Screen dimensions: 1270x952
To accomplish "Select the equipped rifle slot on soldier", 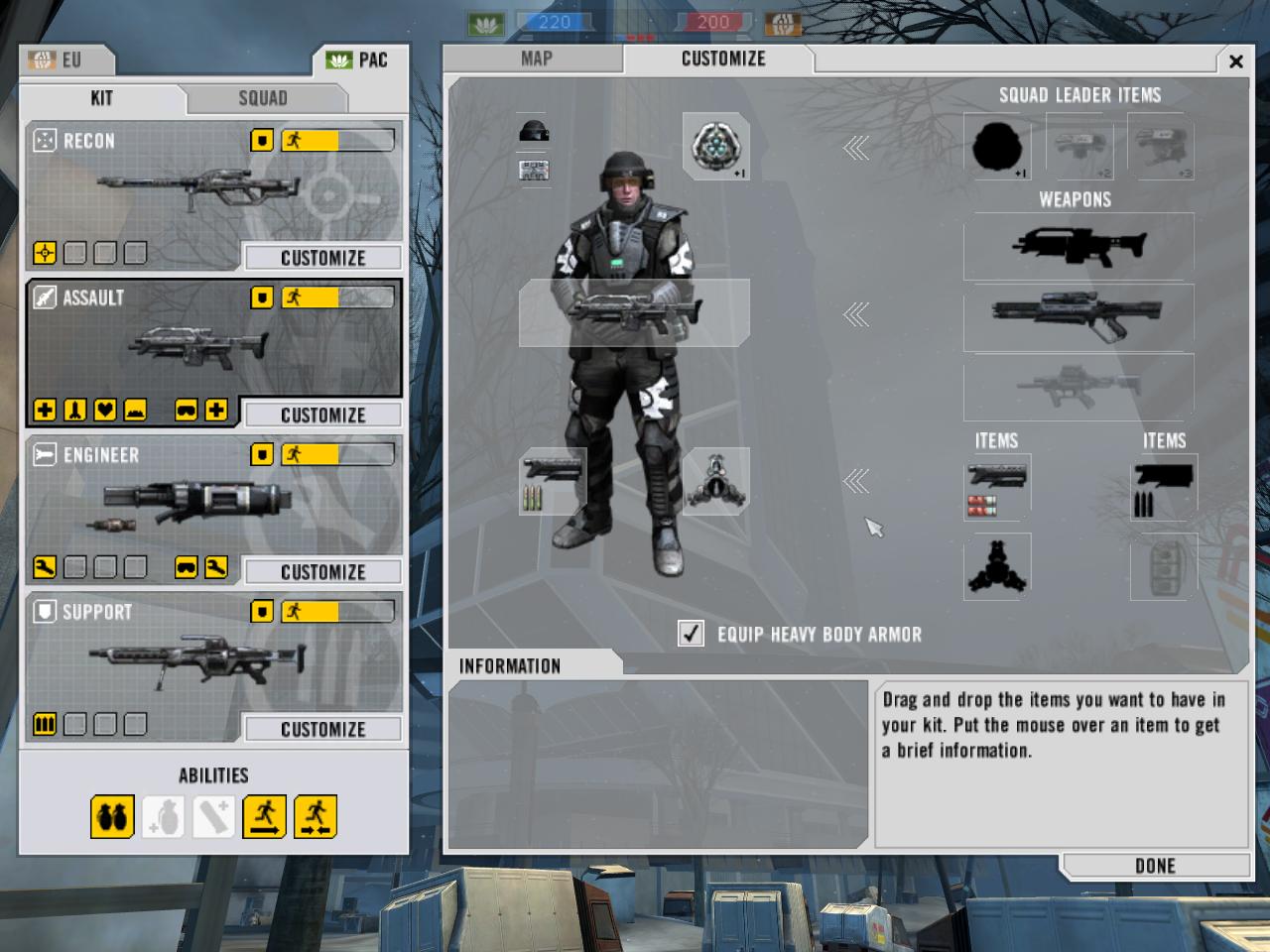I will [x=634, y=312].
